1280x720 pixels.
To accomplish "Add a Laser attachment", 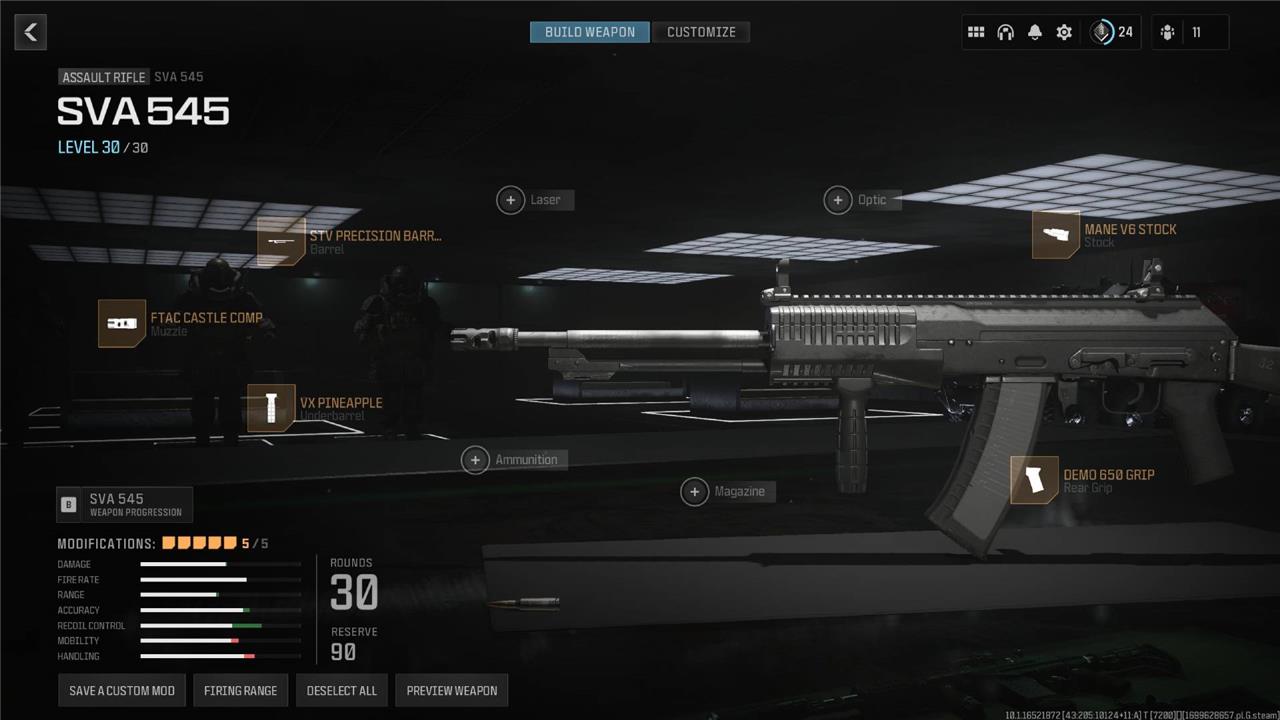I will point(511,200).
